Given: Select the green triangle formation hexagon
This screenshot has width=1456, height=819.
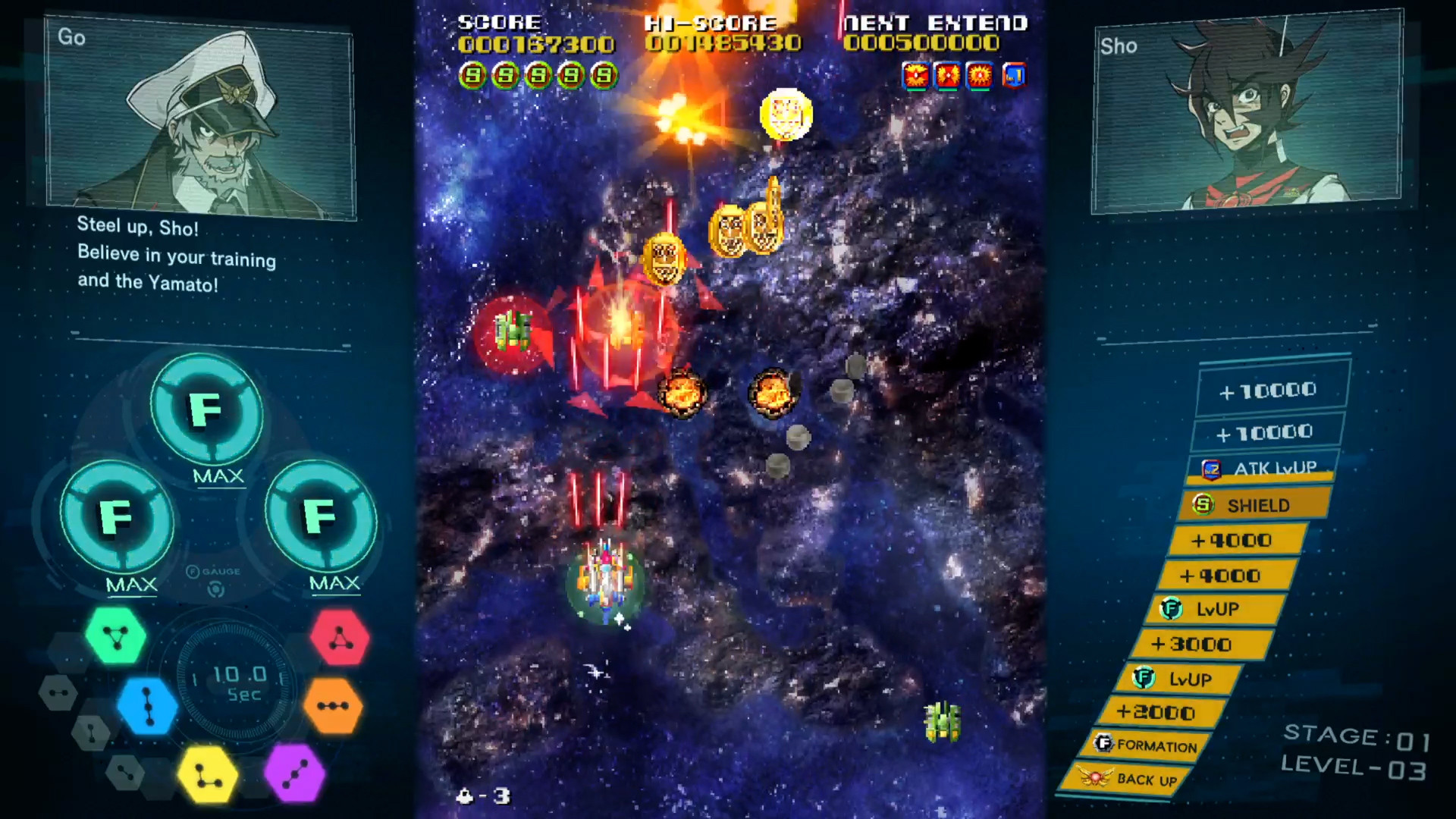Looking at the screenshot, I should click(x=115, y=637).
